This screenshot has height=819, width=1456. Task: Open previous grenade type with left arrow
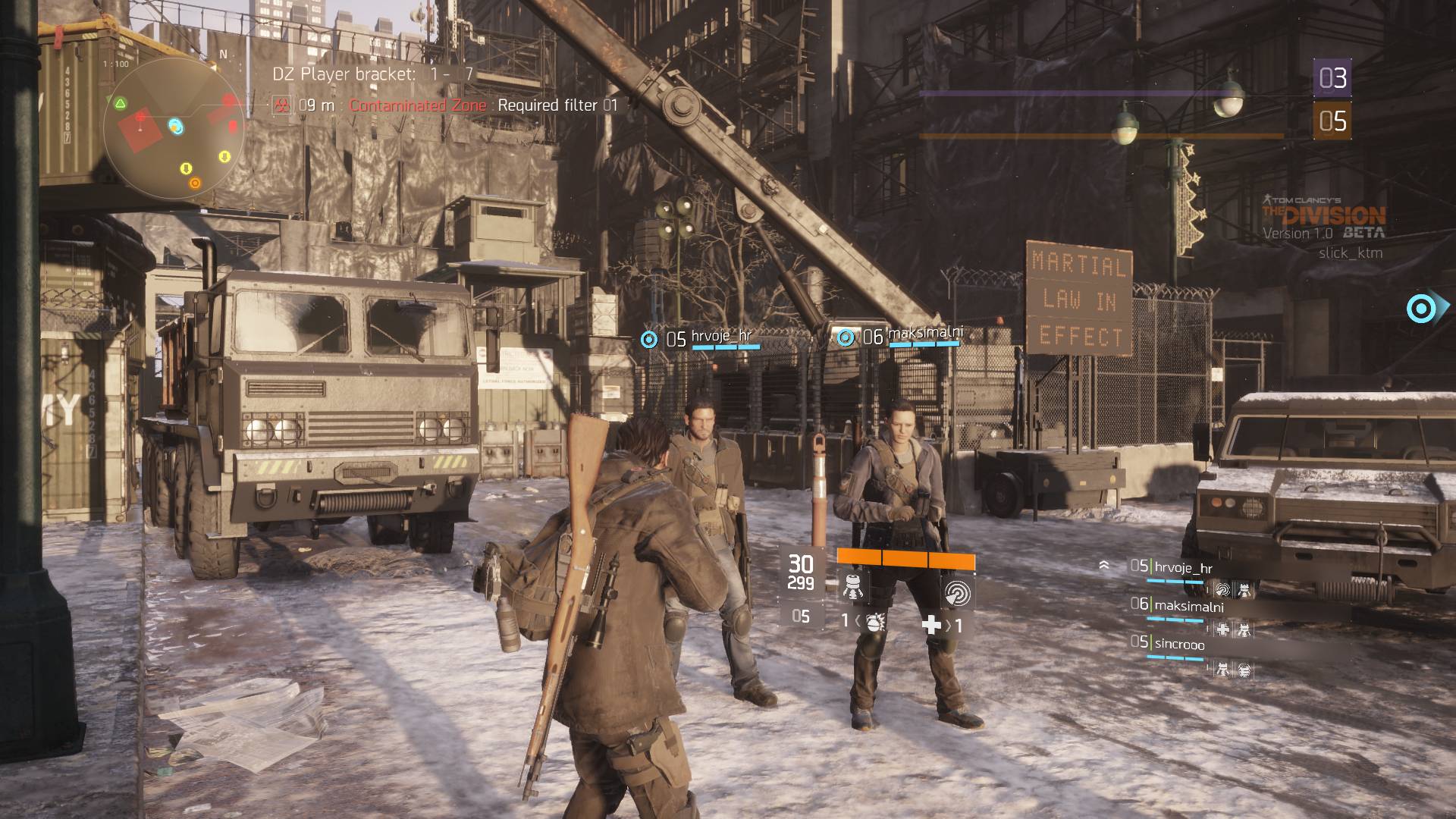[859, 623]
